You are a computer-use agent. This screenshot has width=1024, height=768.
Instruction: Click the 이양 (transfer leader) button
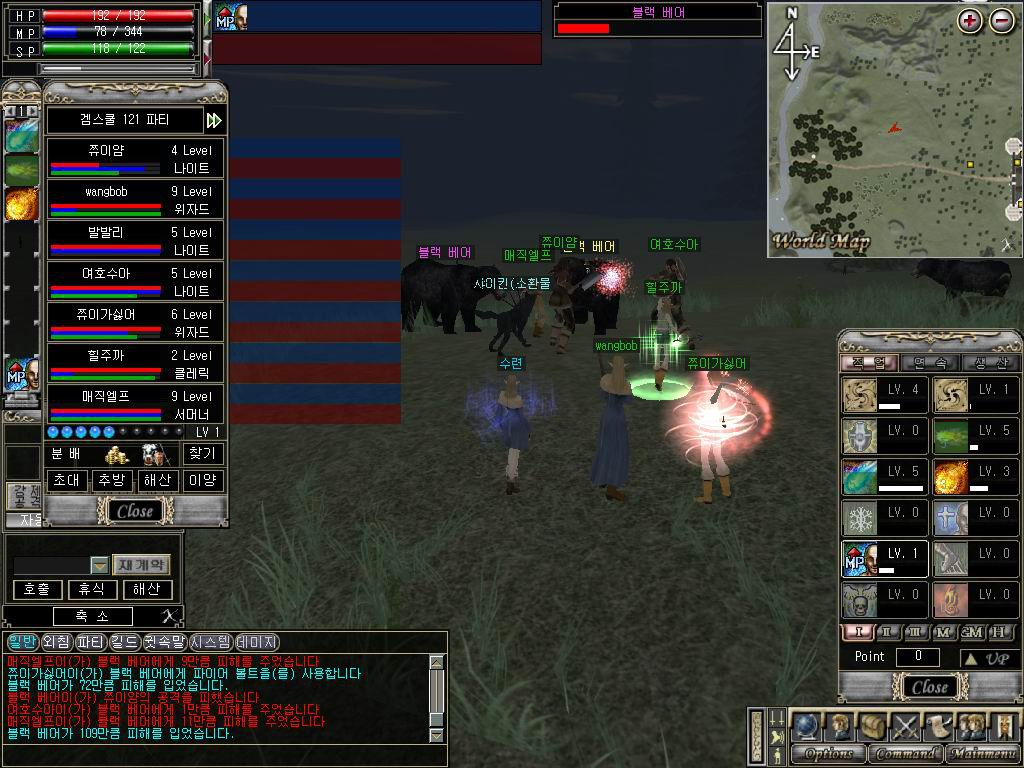coord(203,480)
